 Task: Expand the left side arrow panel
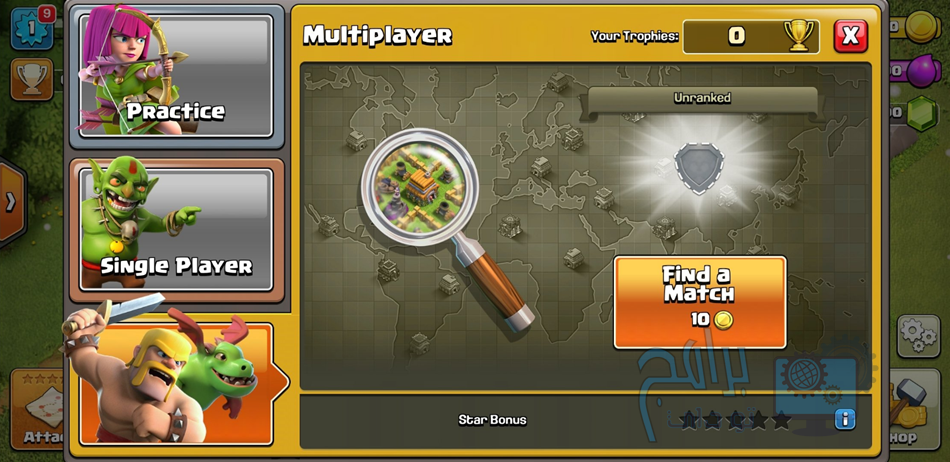pos(11,202)
